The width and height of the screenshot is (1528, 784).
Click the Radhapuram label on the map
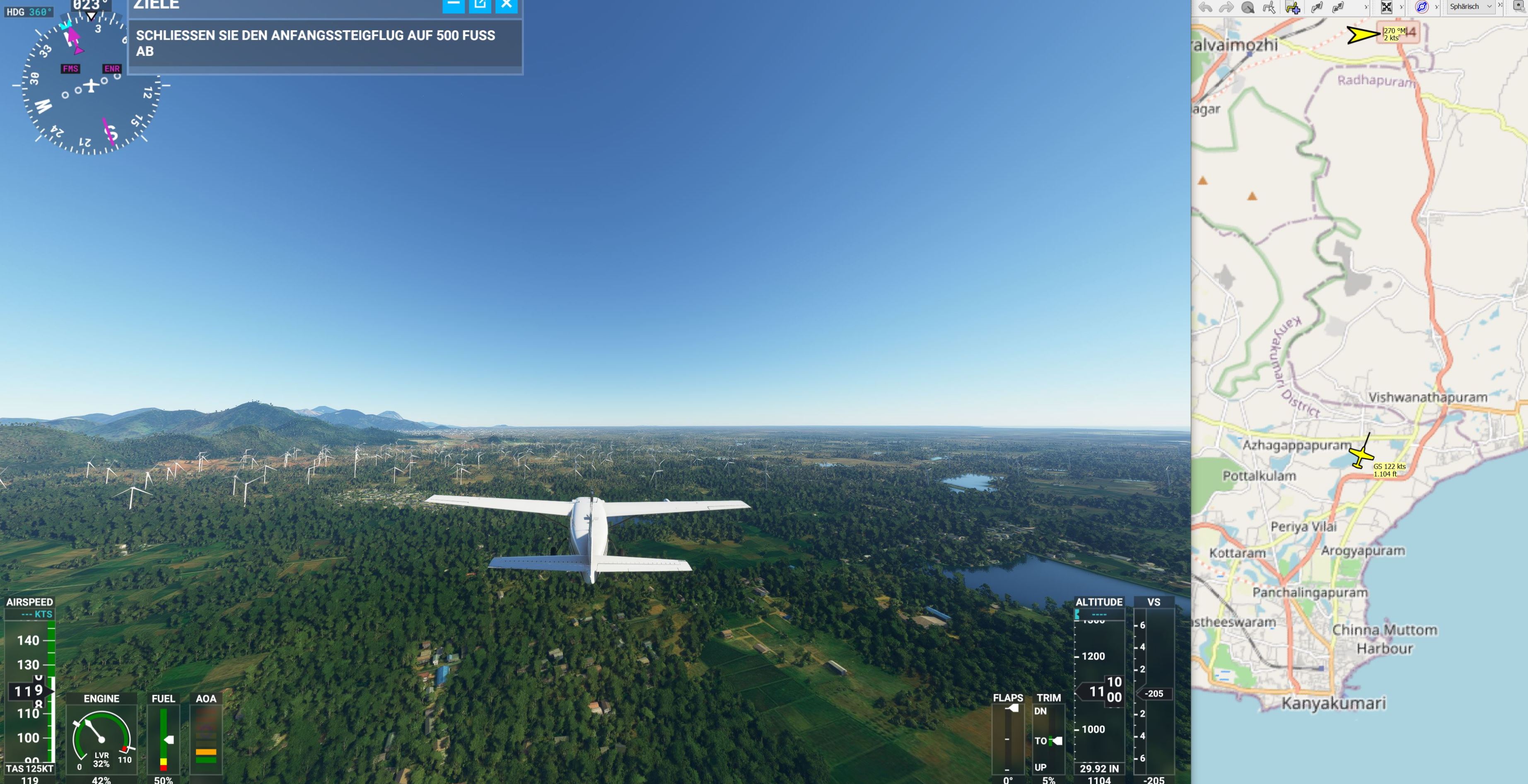(1376, 81)
